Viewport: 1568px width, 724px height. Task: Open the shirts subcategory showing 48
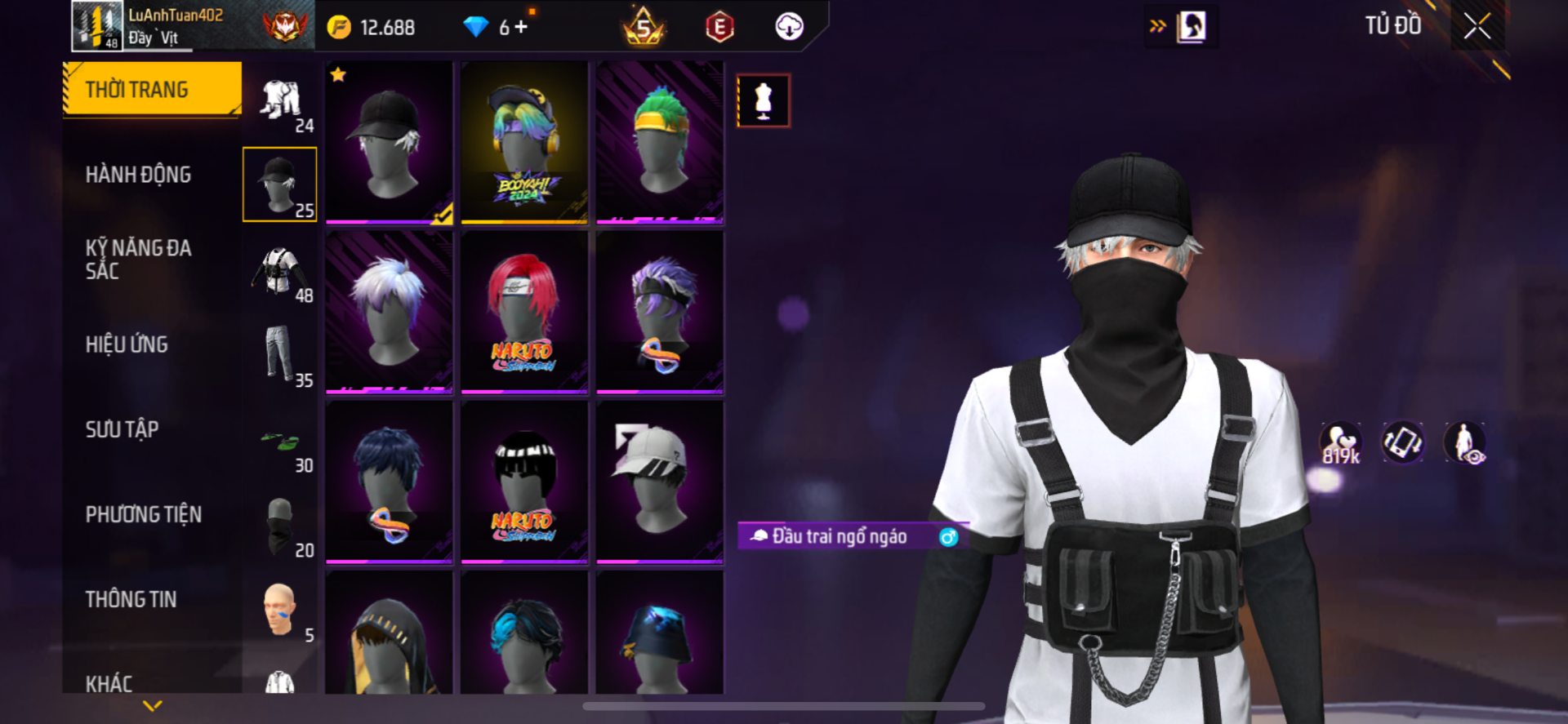tap(281, 273)
